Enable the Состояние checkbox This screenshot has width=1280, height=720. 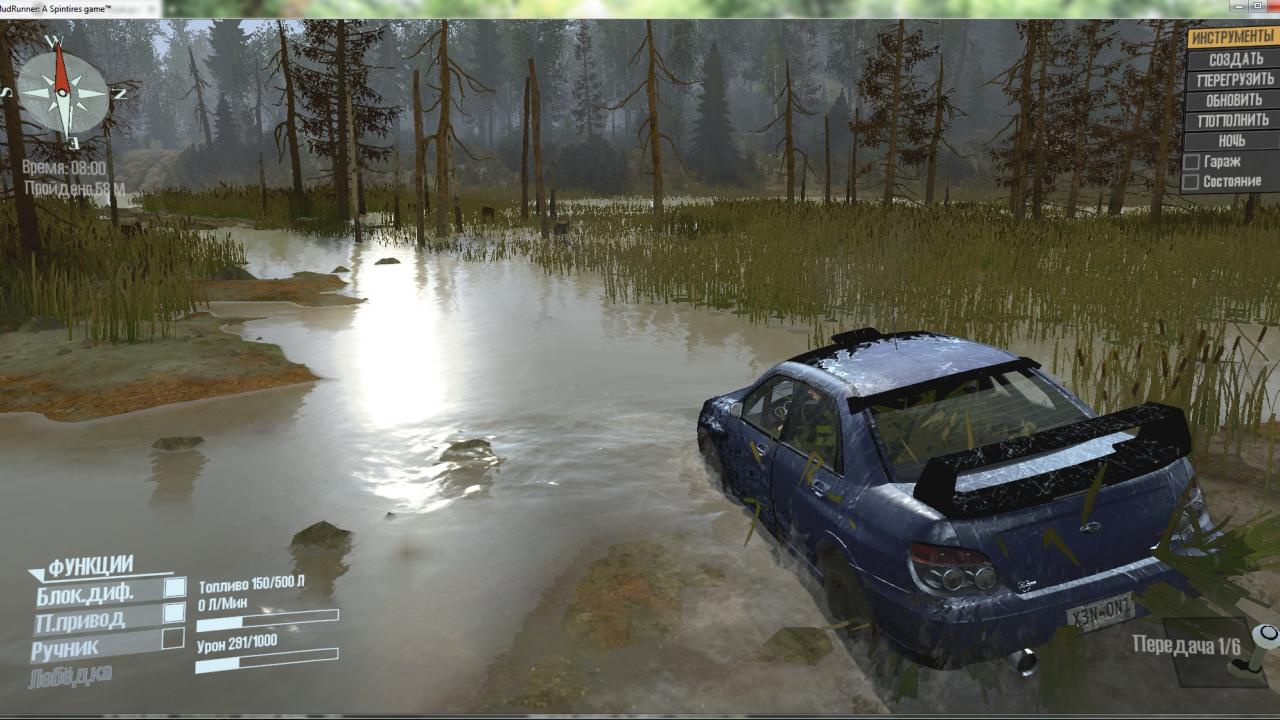1191,182
